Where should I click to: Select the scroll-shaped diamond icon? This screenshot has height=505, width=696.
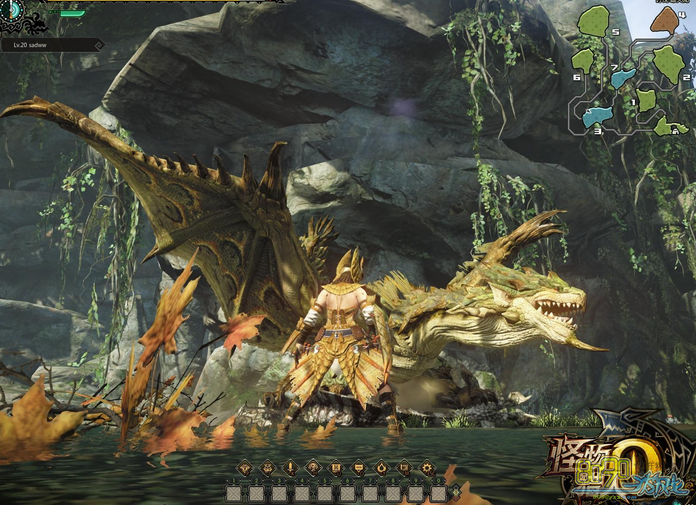point(336,467)
